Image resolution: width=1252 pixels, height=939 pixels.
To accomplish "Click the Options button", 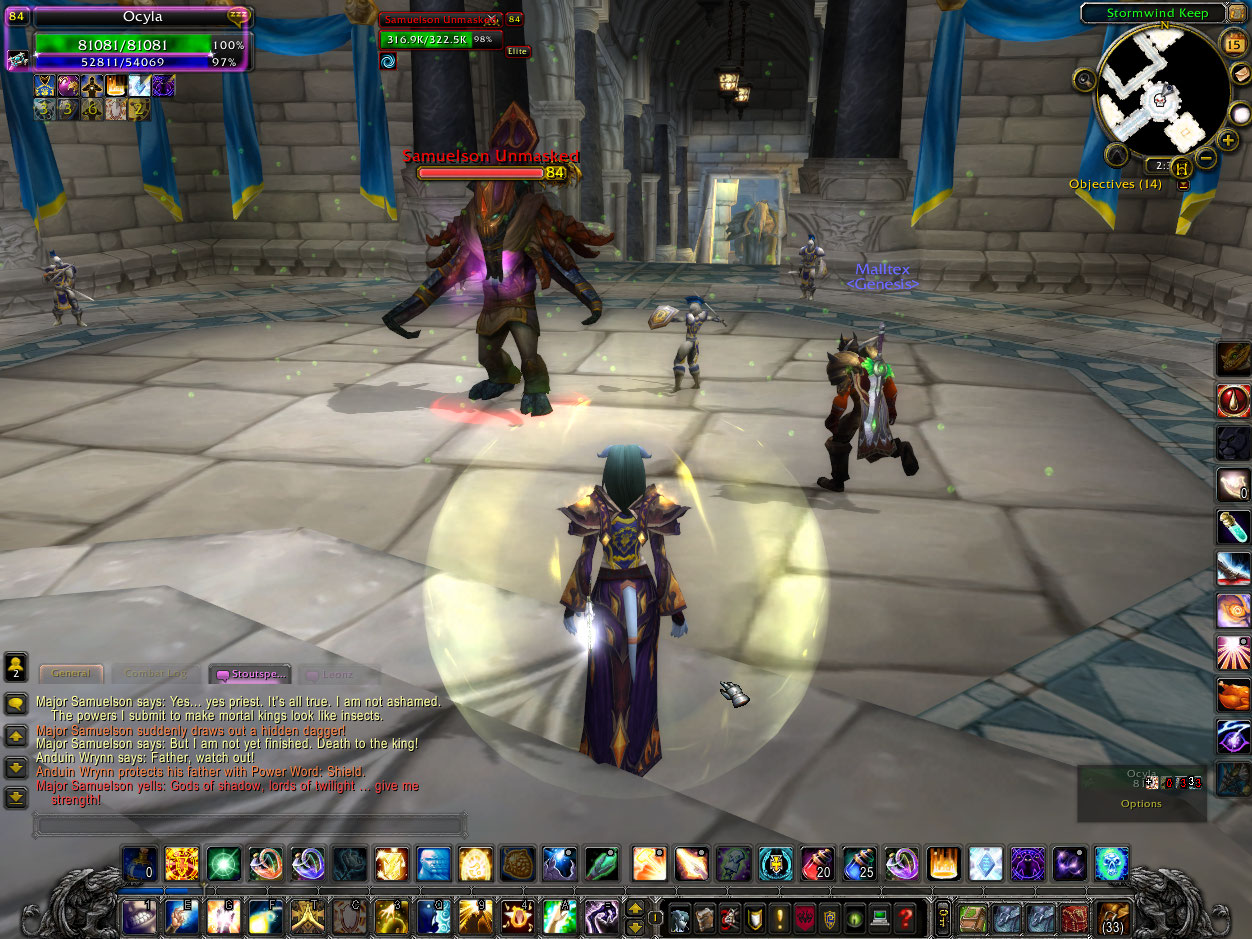I will tap(1141, 804).
